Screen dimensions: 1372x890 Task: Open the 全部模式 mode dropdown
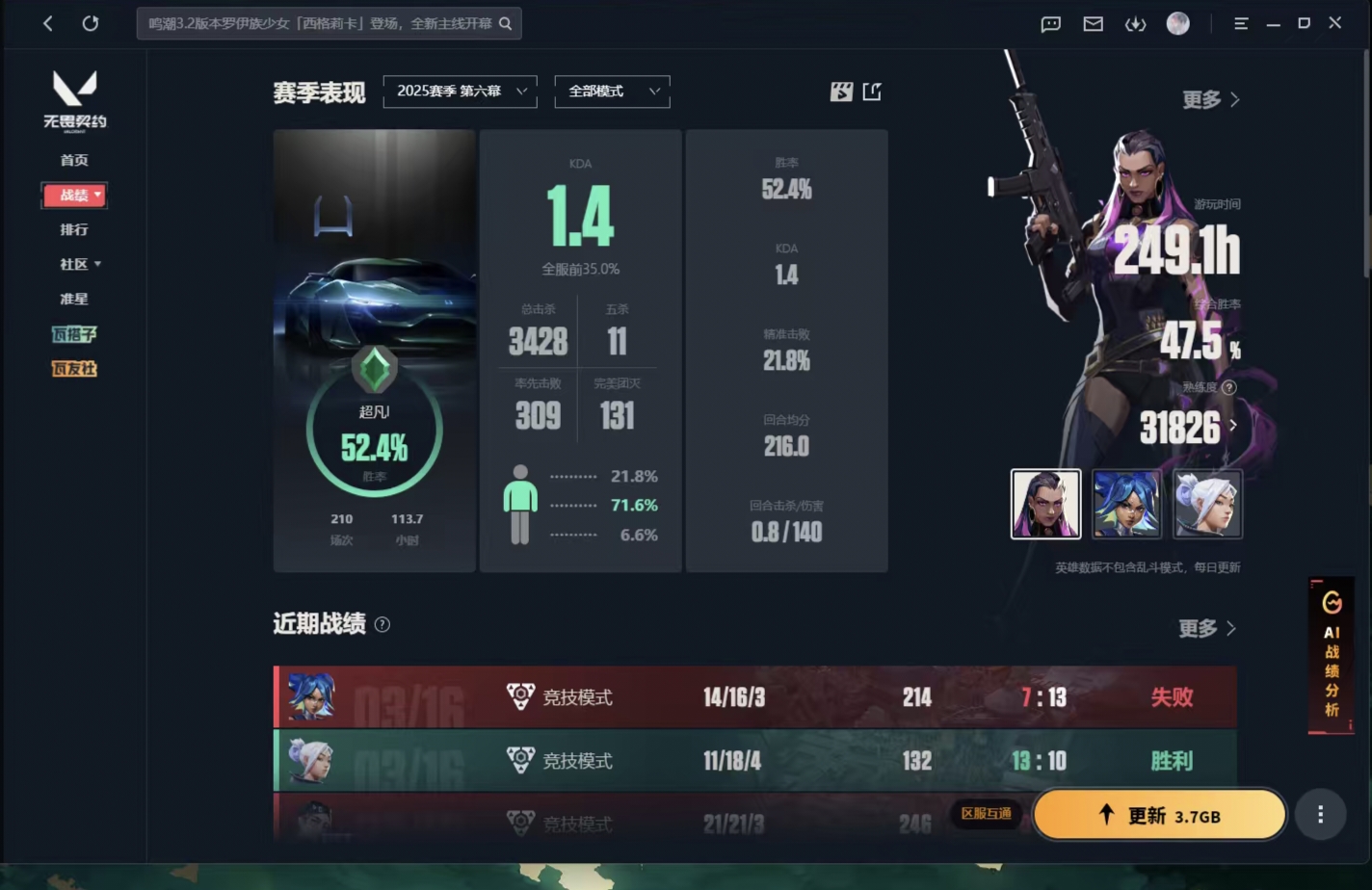[x=612, y=92]
